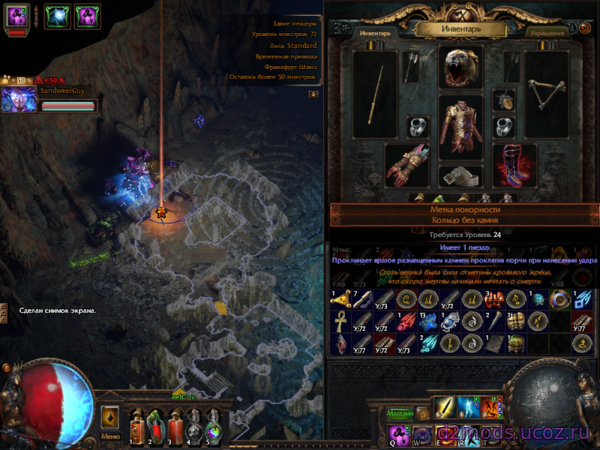
Task: Use the rainbow-colored flask in slot 5
Action: click(x=212, y=427)
